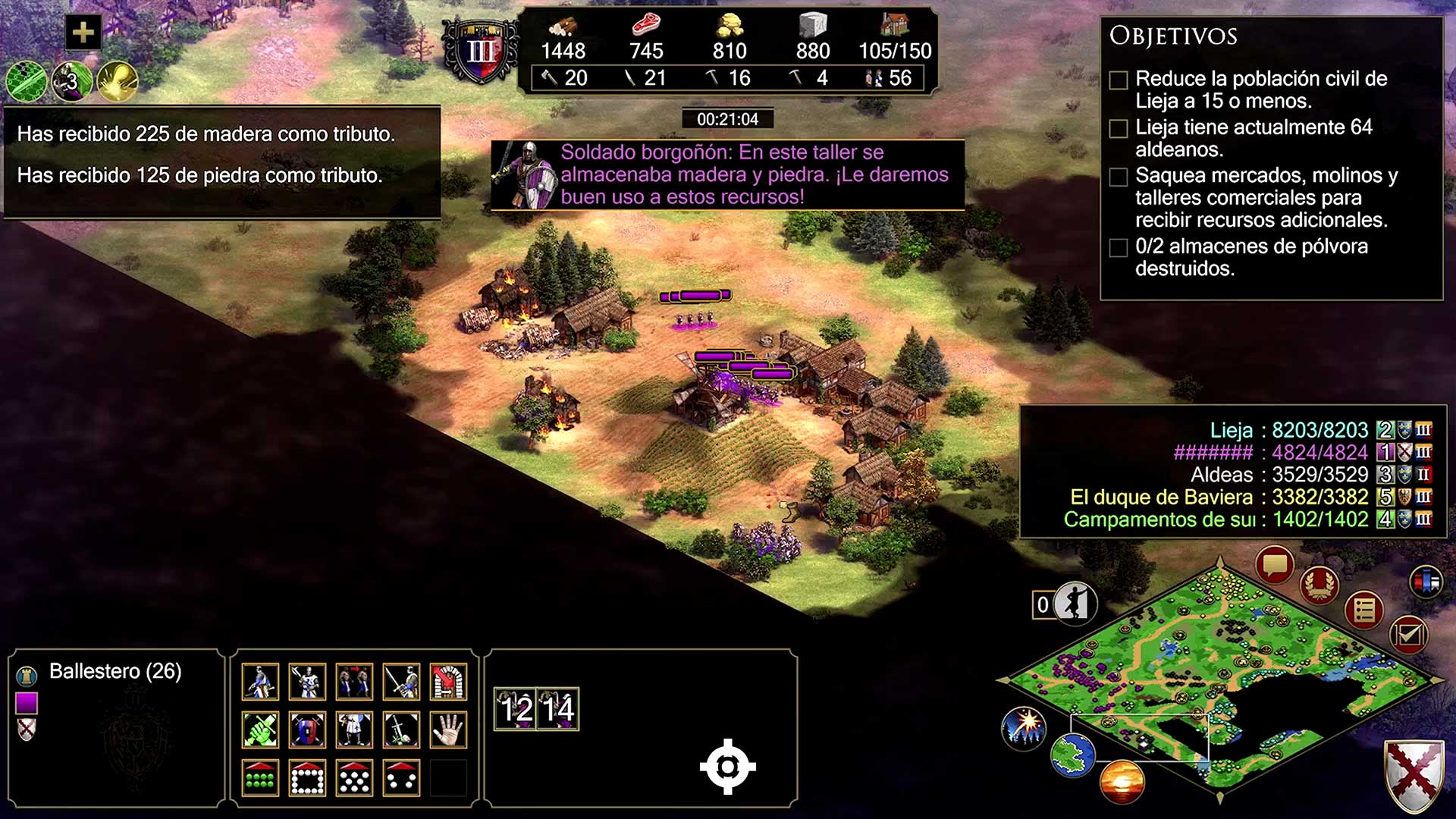Activate the open hand stop command
Image resolution: width=1456 pixels, height=819 pixels.
[x=448, y=730]
